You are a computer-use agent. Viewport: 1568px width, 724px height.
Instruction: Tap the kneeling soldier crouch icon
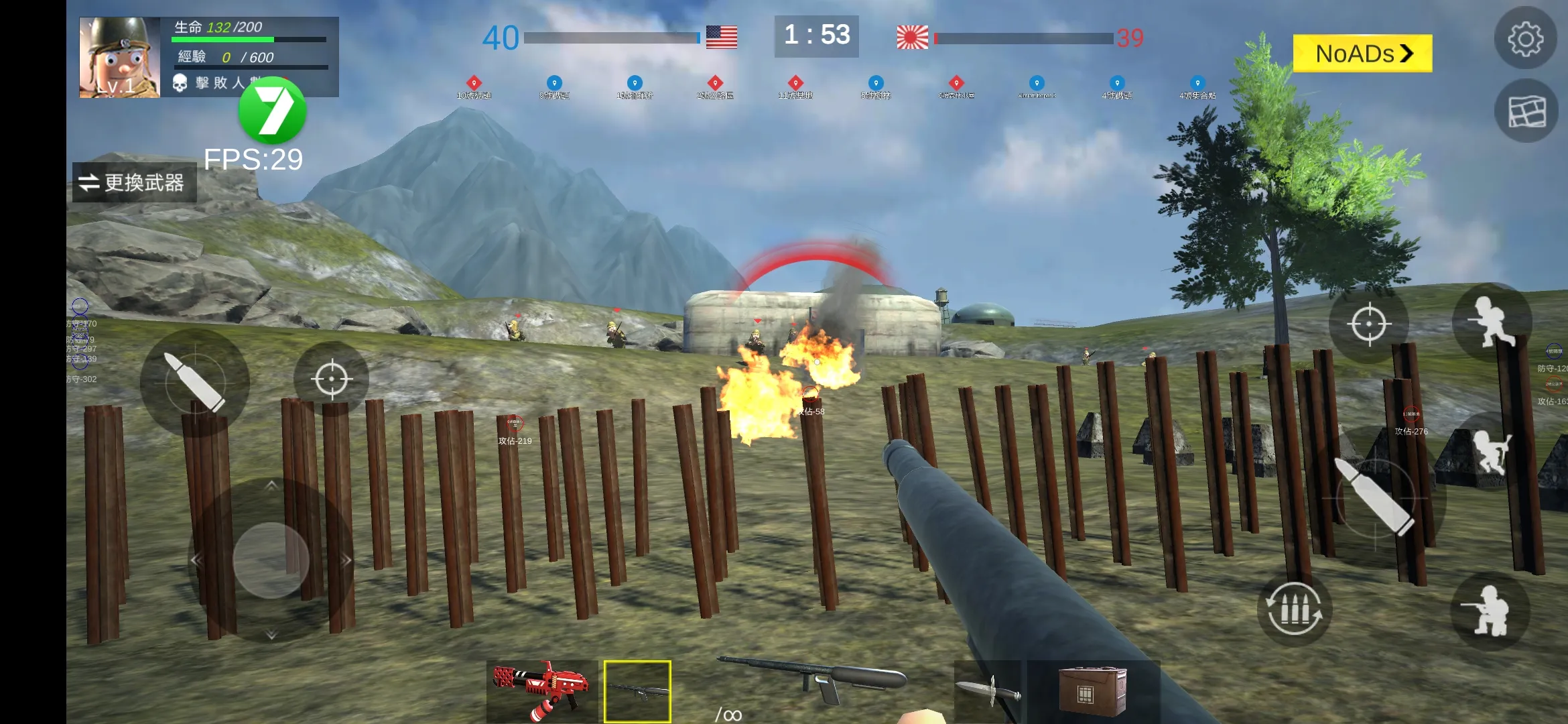(x=1490, y=611)
